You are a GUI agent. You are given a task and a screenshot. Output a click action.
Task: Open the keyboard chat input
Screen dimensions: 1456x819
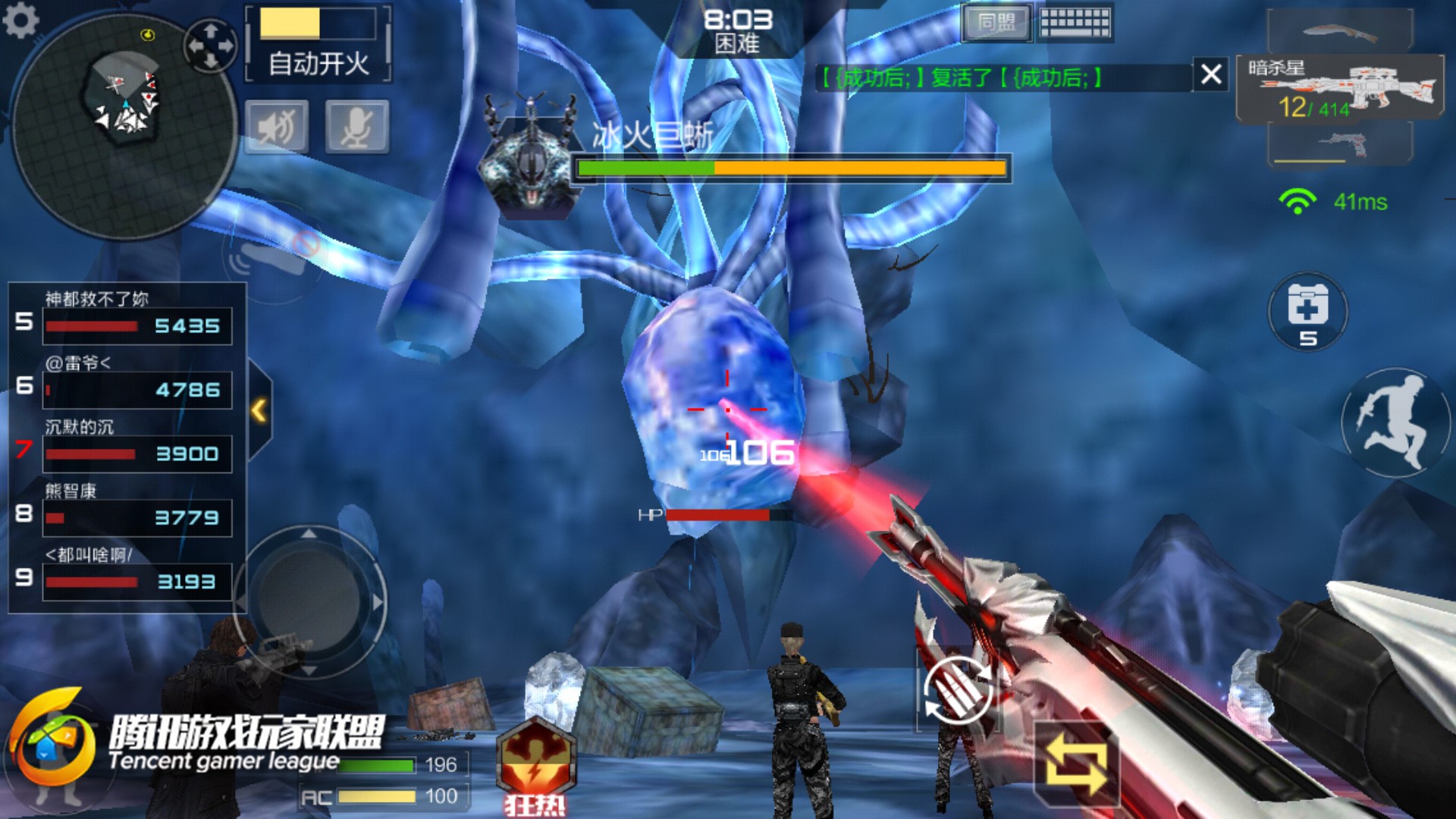(1075, 23)
